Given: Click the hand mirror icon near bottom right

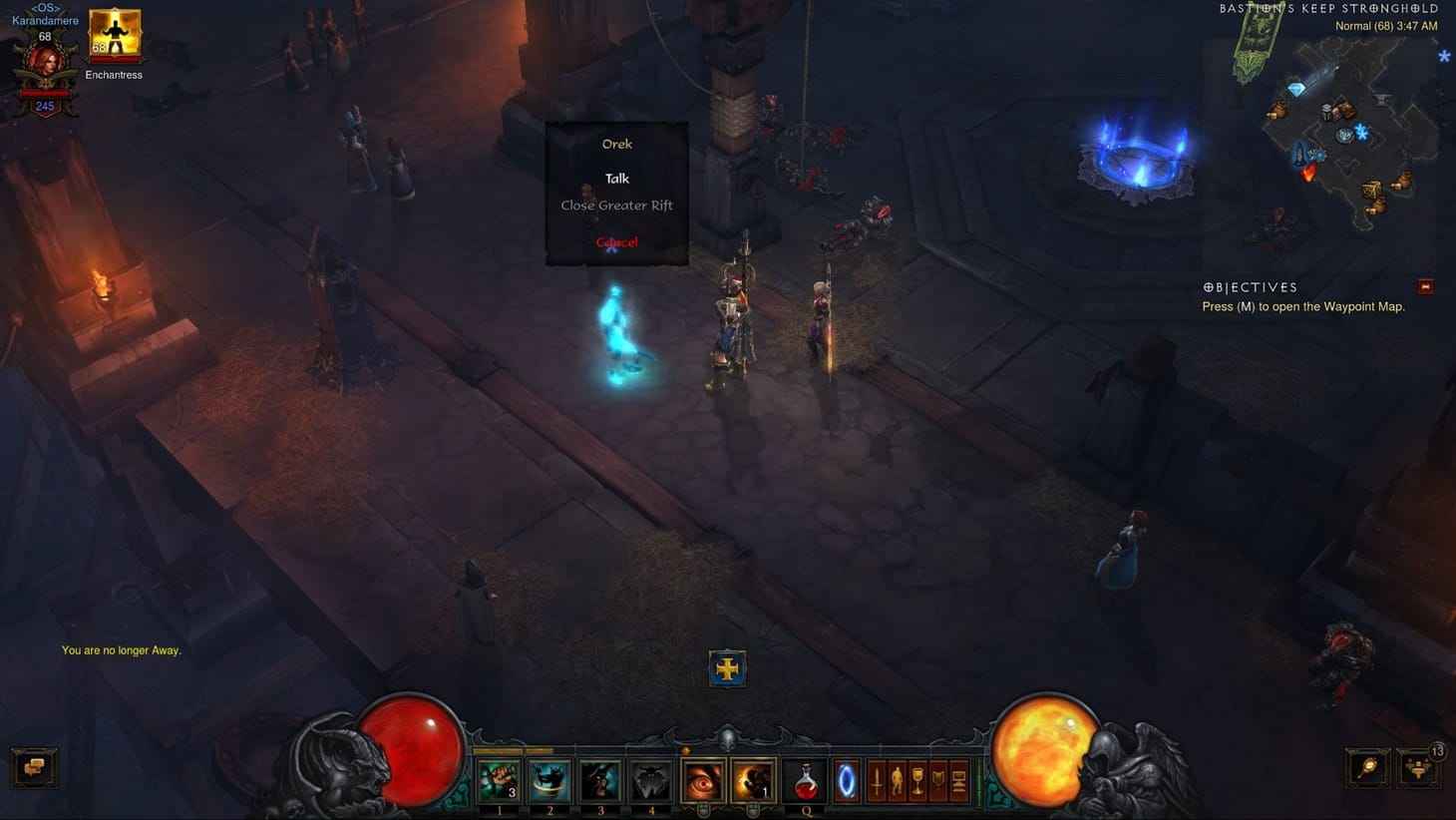Looking at the screenshot, I should pos(1366,768).
